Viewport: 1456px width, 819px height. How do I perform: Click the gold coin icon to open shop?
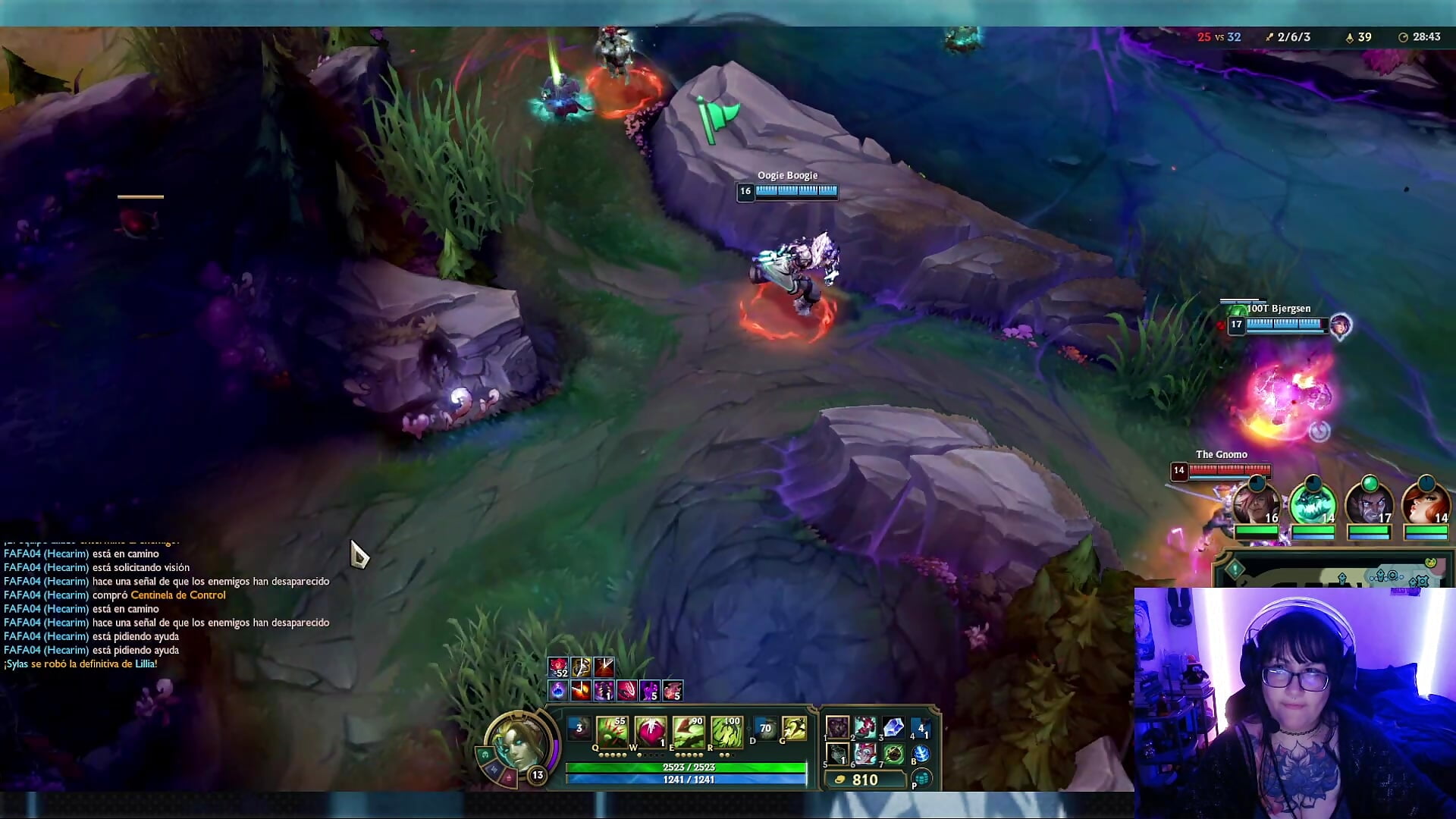(x=839, y=780)
